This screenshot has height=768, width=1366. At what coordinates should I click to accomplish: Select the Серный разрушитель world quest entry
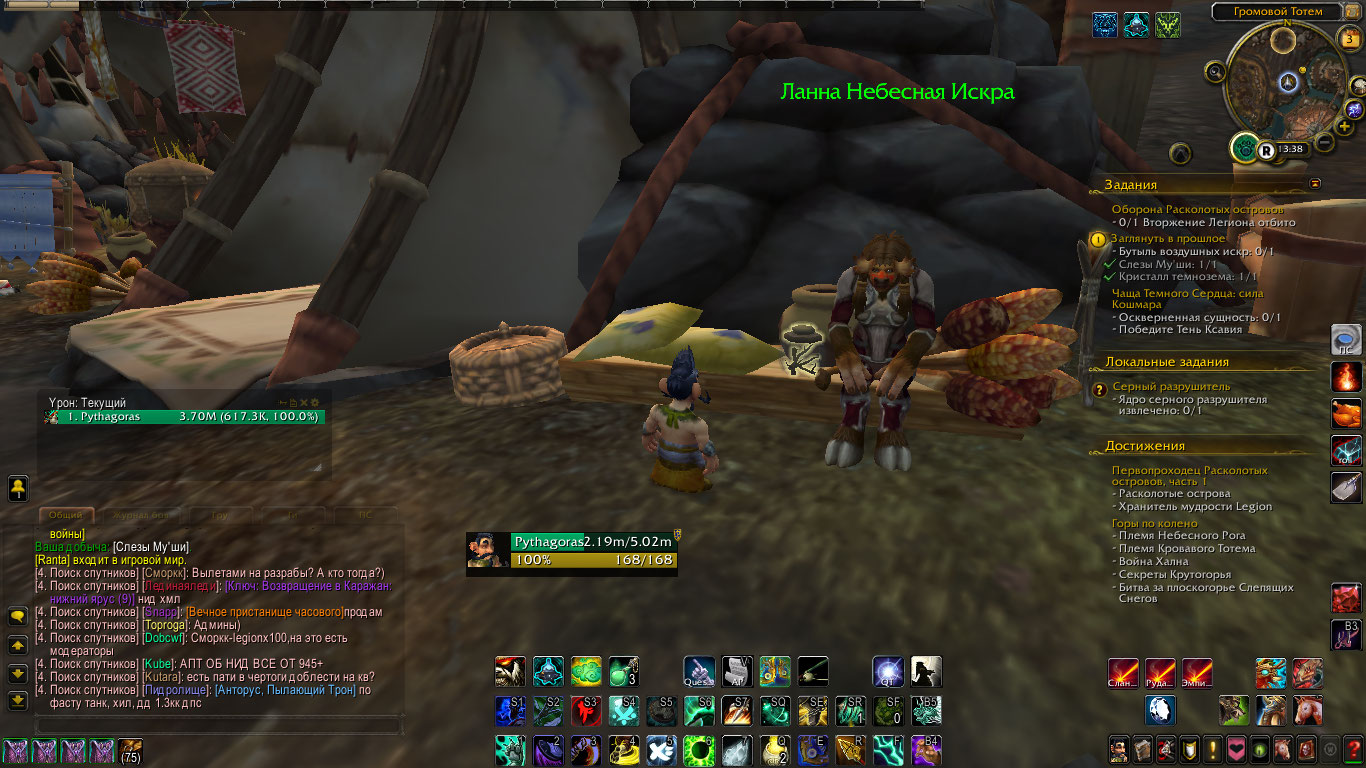pos(1171,386)
